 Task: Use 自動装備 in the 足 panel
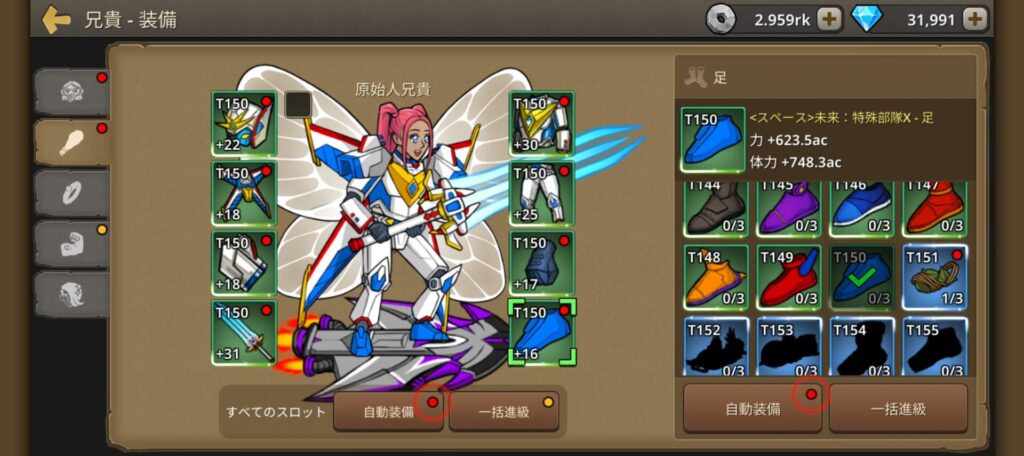click(x=752, y=408)
